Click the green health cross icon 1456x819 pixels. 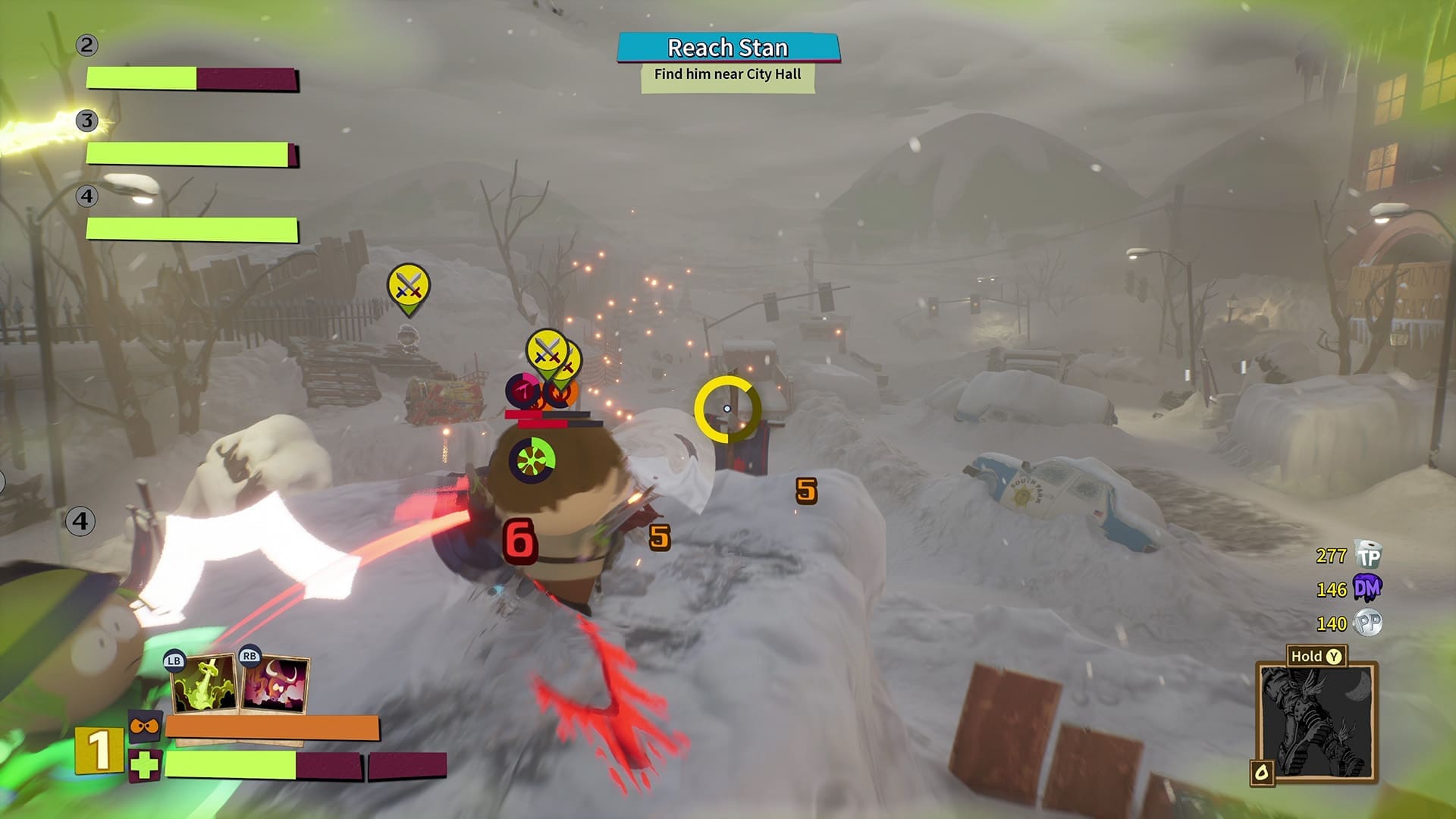tap(144, 766)
